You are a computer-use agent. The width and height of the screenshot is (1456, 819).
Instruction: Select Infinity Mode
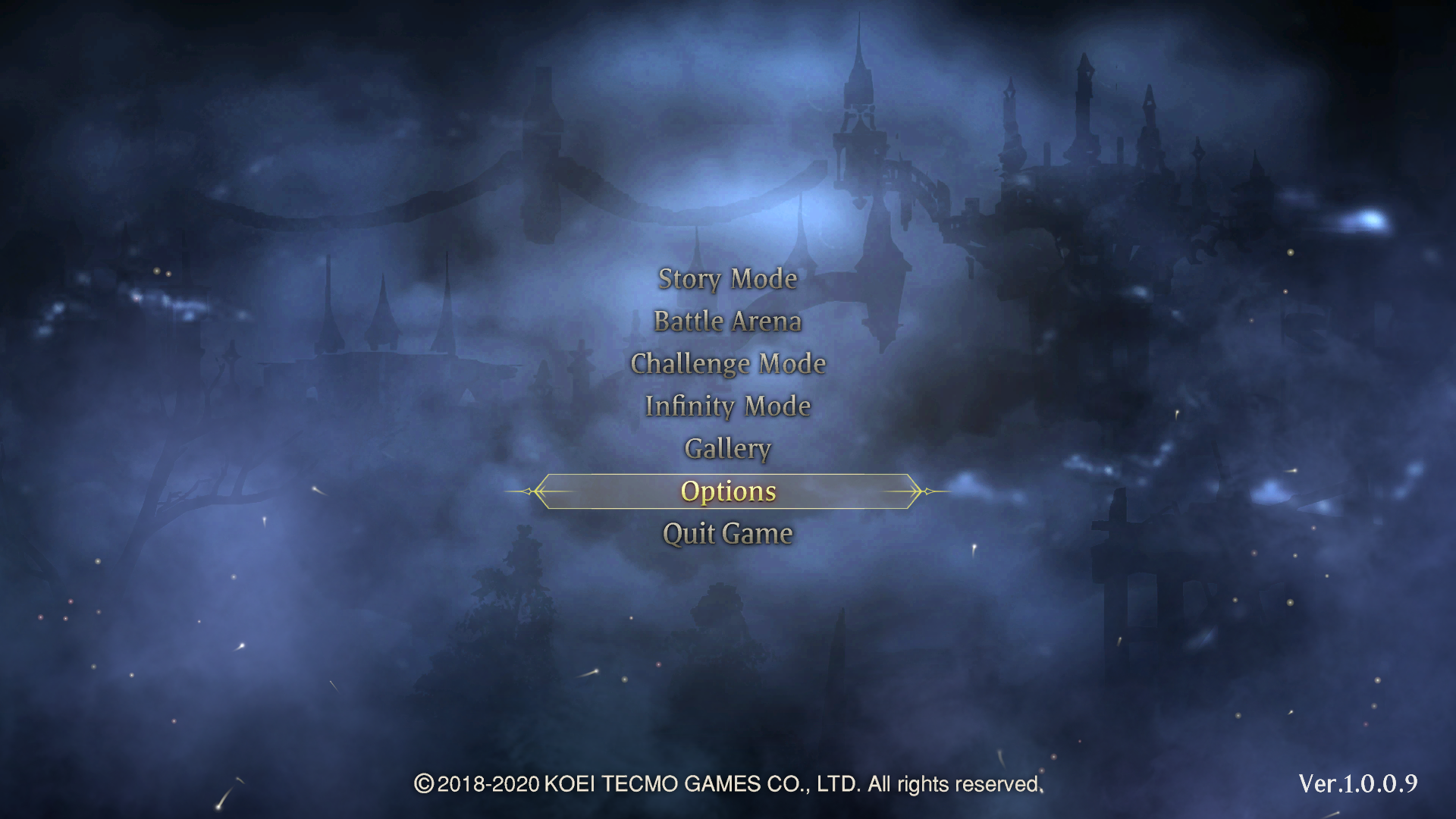pos(727,406)
